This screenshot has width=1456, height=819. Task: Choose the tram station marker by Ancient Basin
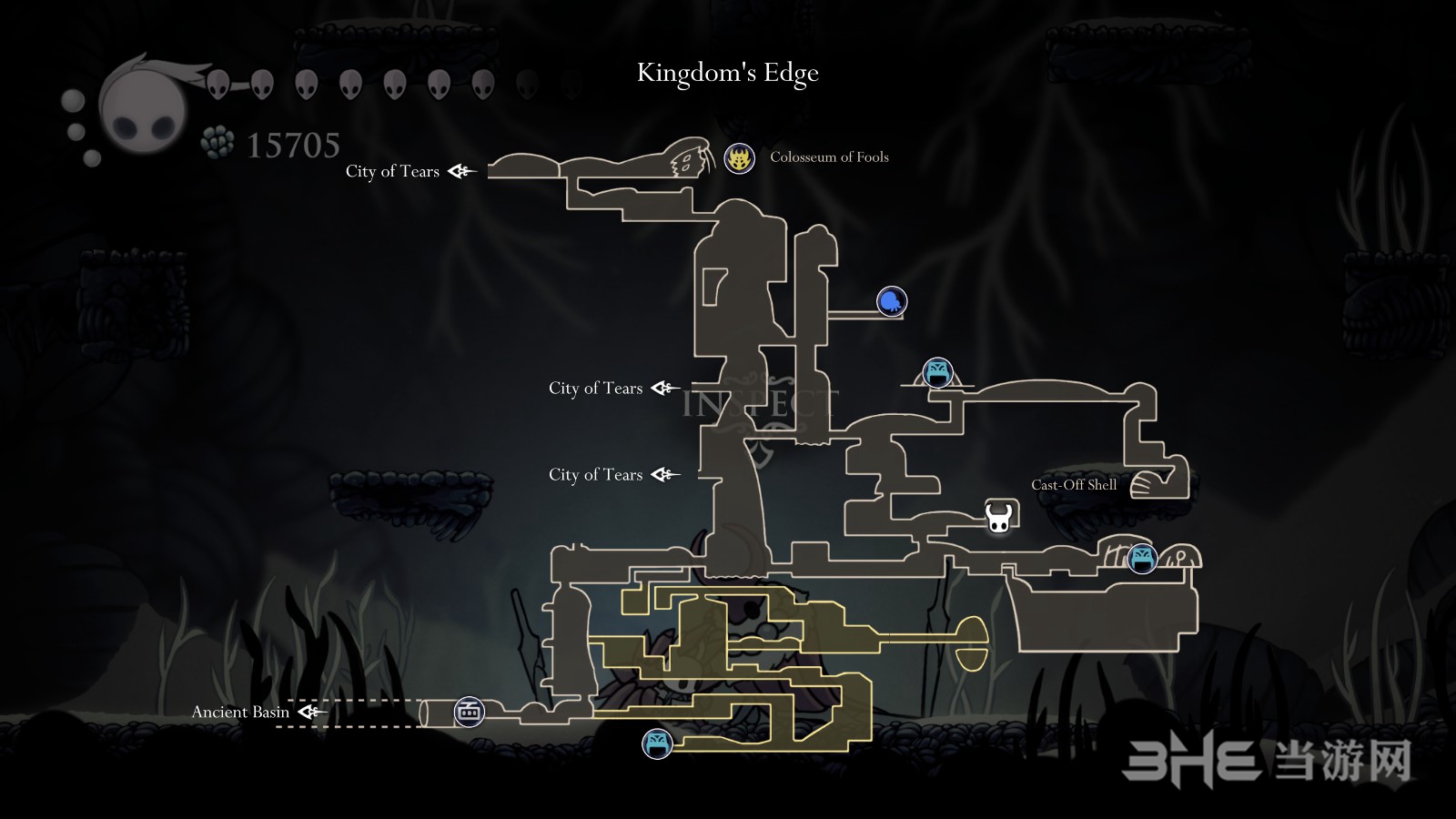pyautogui.click(x=469, y=712)
